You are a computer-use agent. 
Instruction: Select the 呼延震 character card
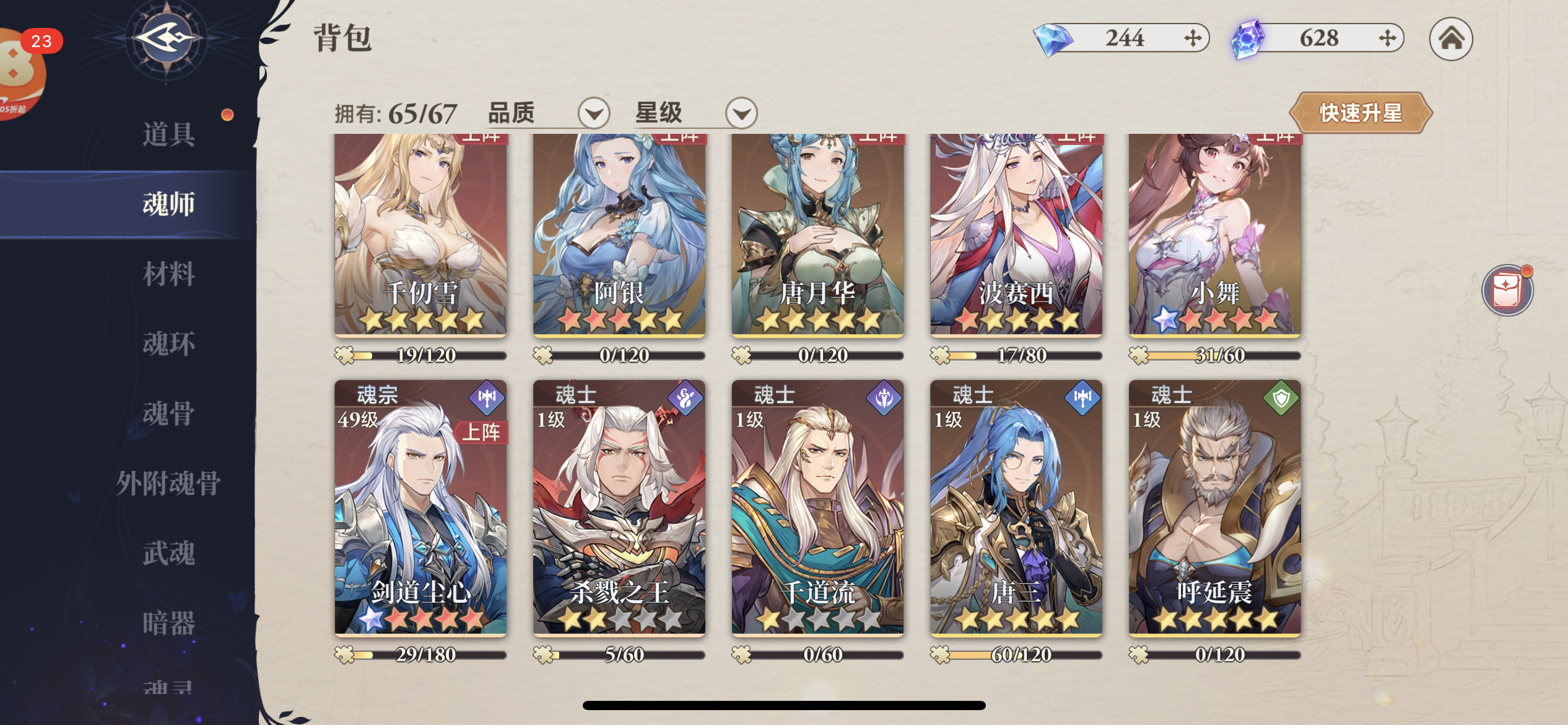click(x=1214, y=508)
